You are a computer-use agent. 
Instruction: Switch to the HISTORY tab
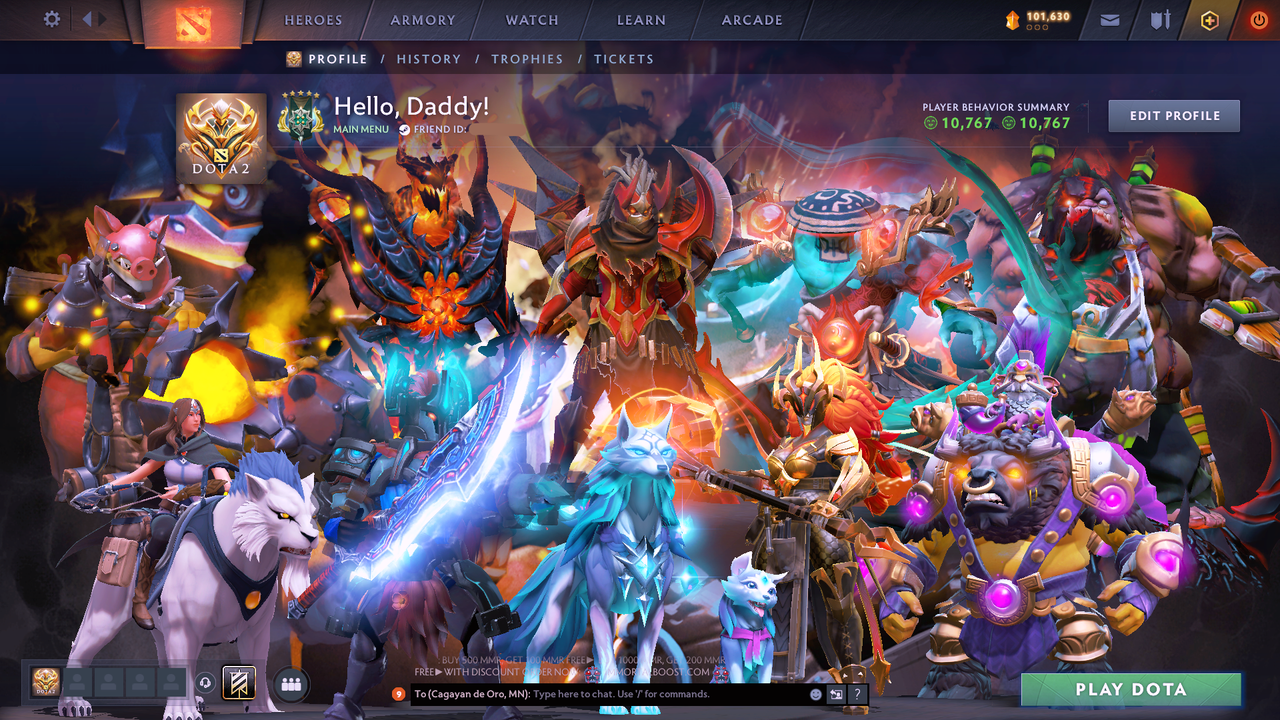click(x=429, y=59)
